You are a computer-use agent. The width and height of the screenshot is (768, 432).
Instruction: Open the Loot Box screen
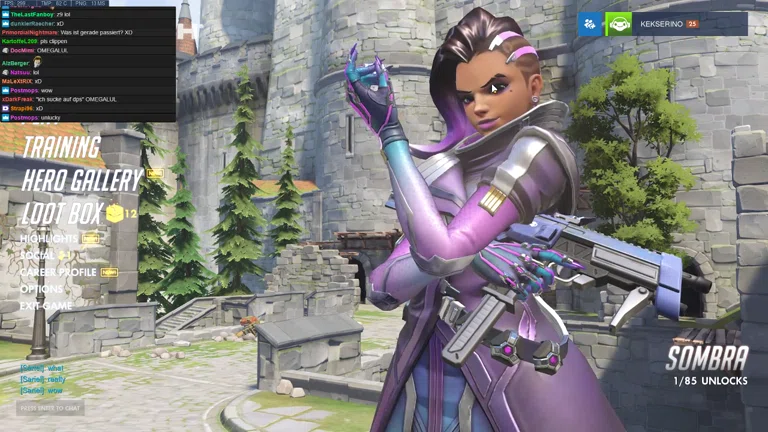click(62, 213)
